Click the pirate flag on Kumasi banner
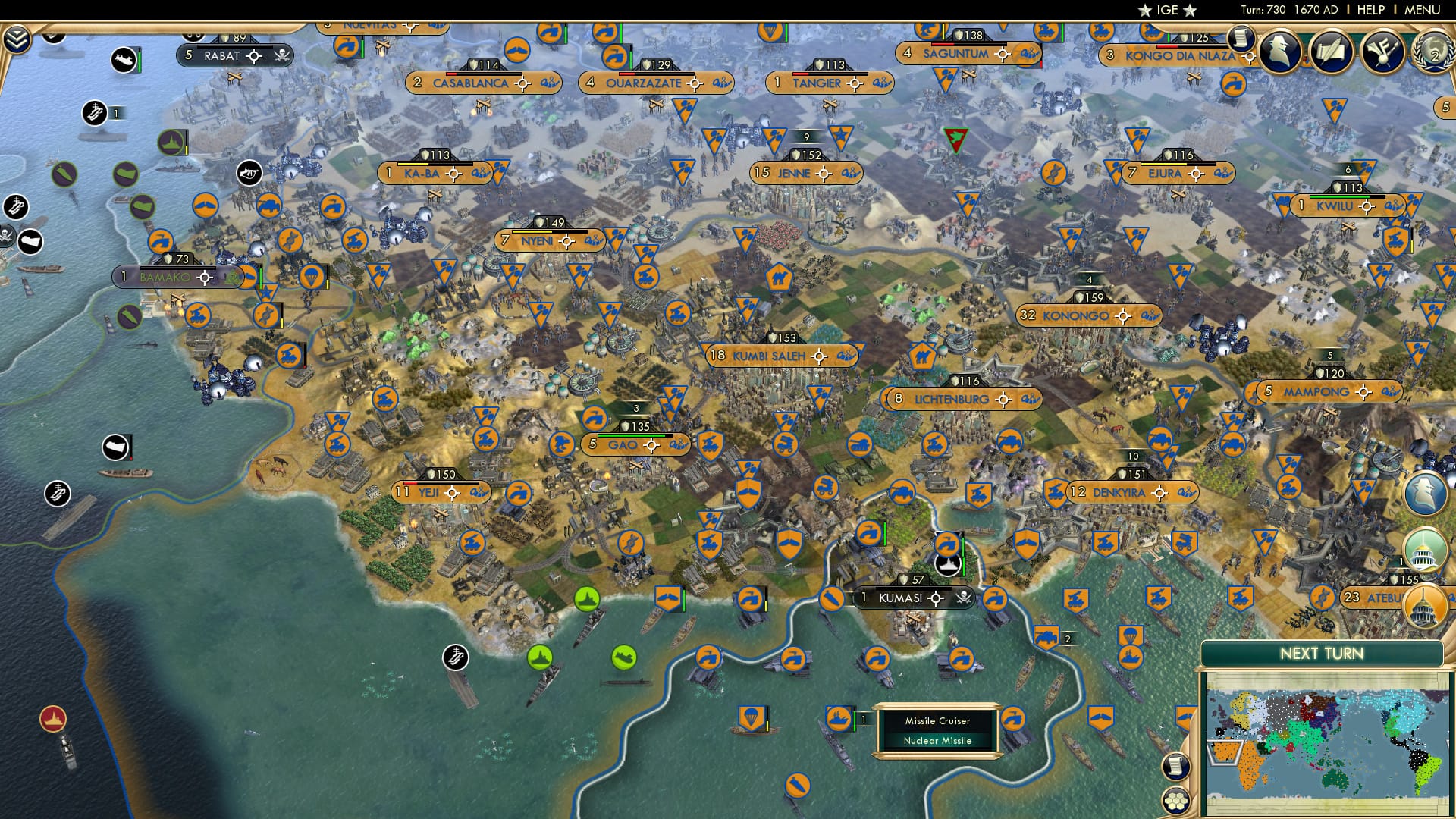This screenshot has height=819, width=1456. [x=965, y=598]
